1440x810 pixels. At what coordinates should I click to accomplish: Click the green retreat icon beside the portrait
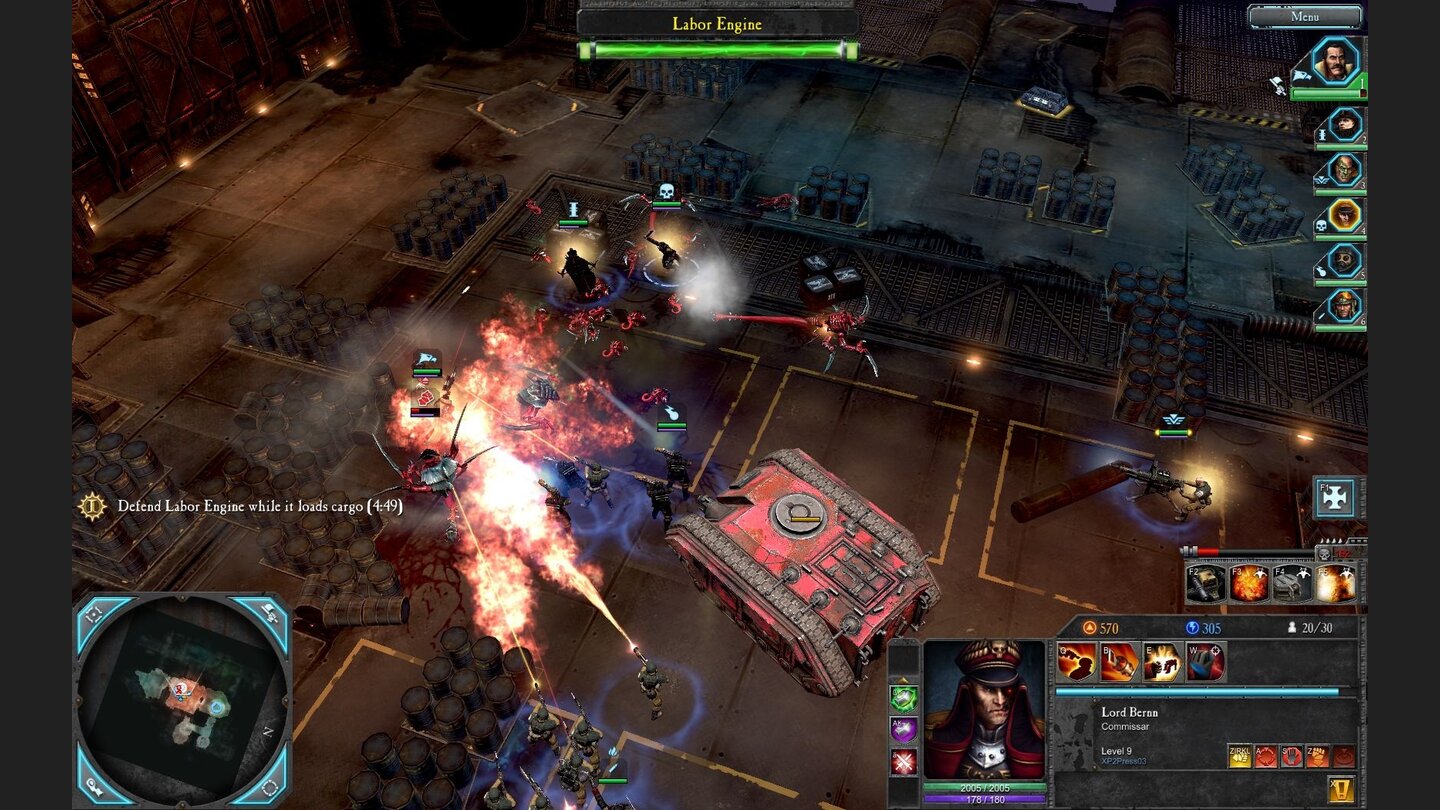click(902, 697)
